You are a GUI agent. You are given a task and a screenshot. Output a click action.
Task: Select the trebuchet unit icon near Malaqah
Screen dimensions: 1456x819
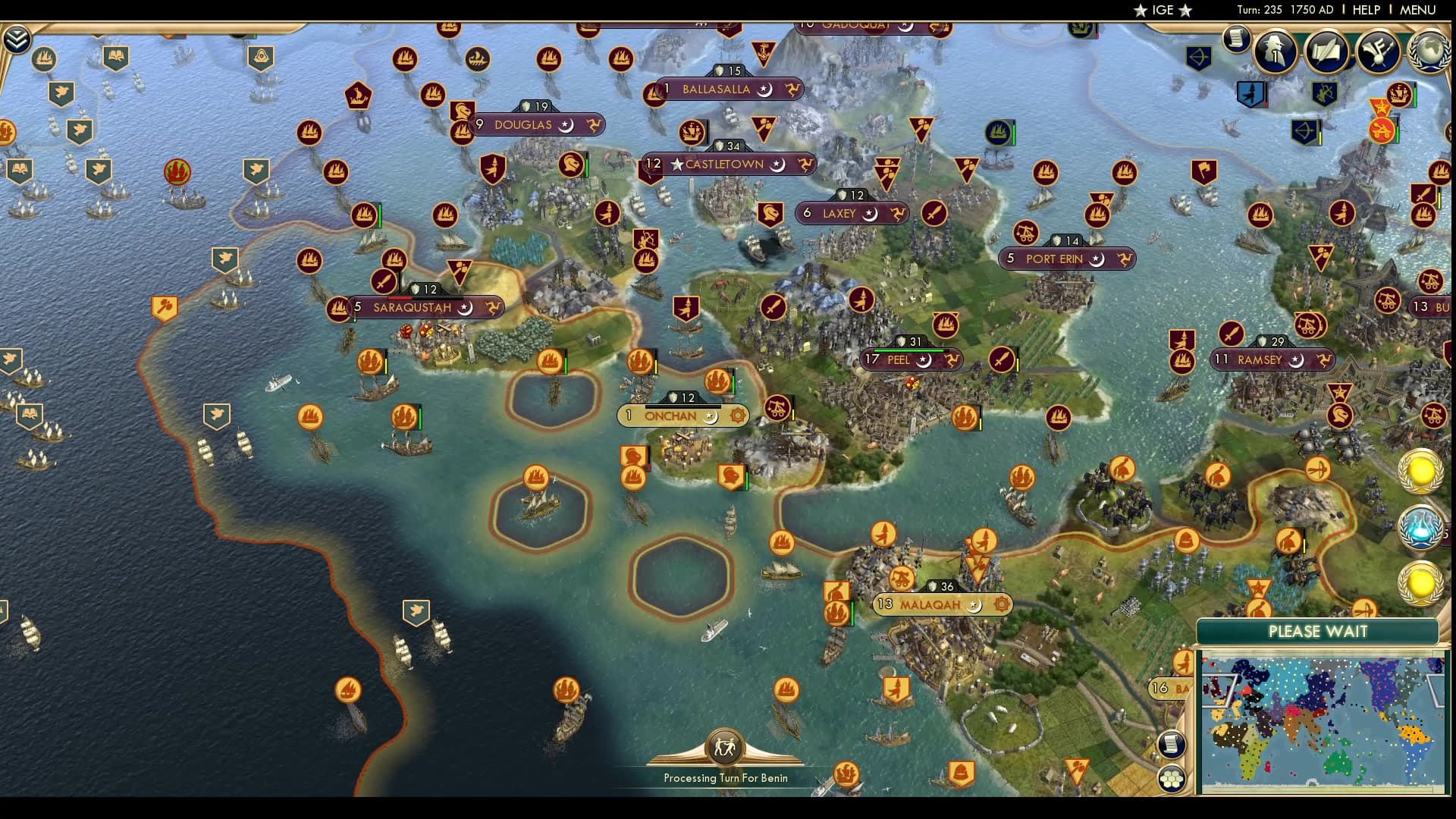pos(902,577)
